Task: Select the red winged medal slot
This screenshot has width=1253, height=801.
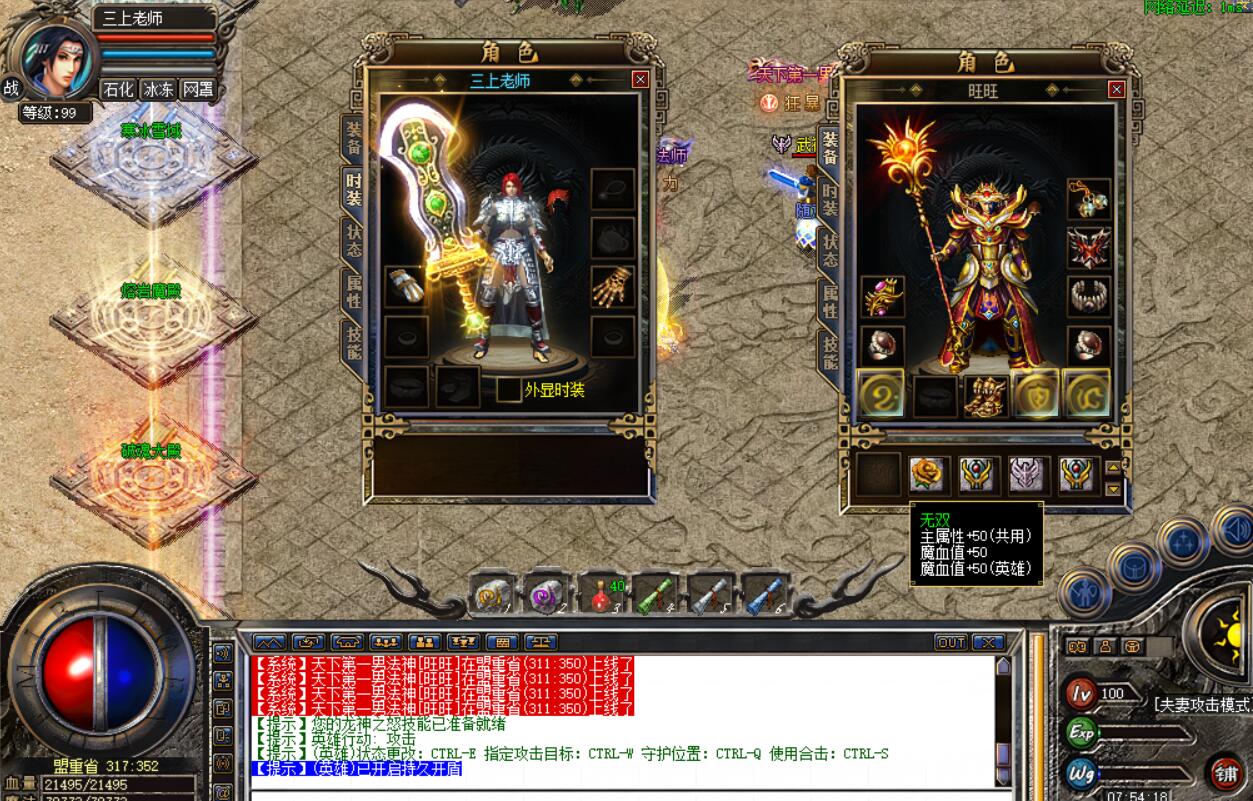Action: pos(1088,248)
